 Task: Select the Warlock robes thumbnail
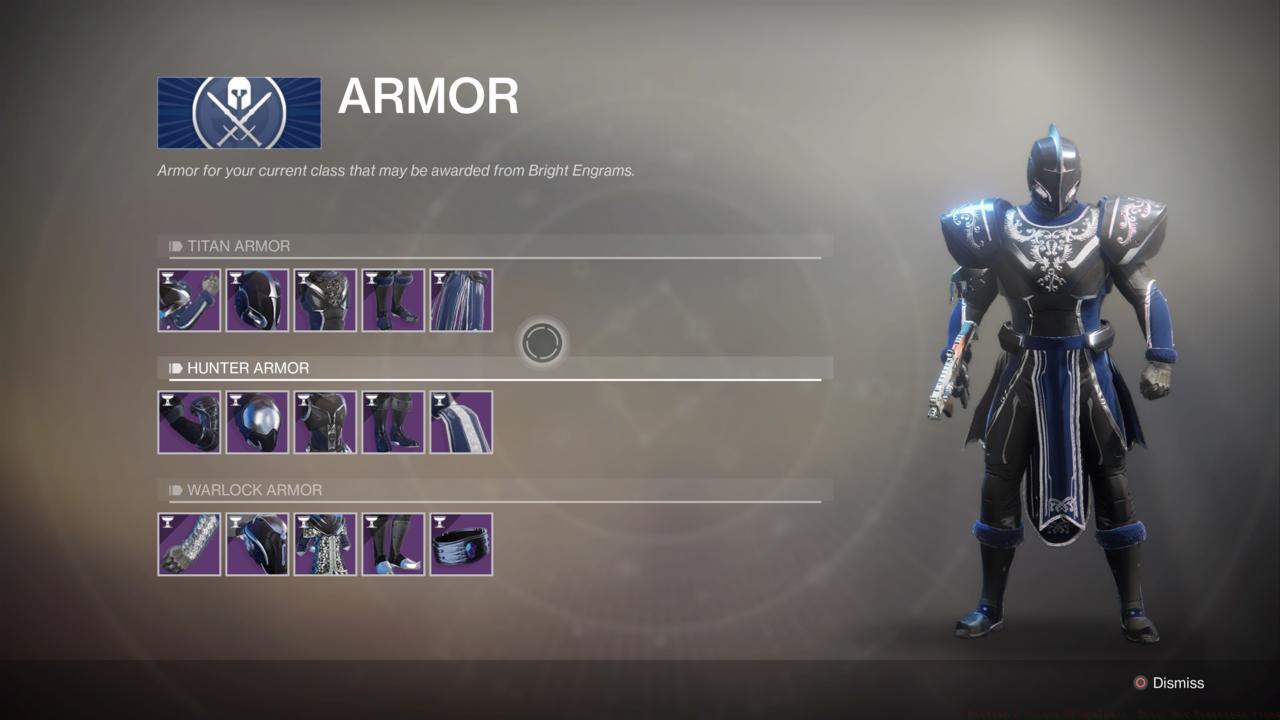325,544
